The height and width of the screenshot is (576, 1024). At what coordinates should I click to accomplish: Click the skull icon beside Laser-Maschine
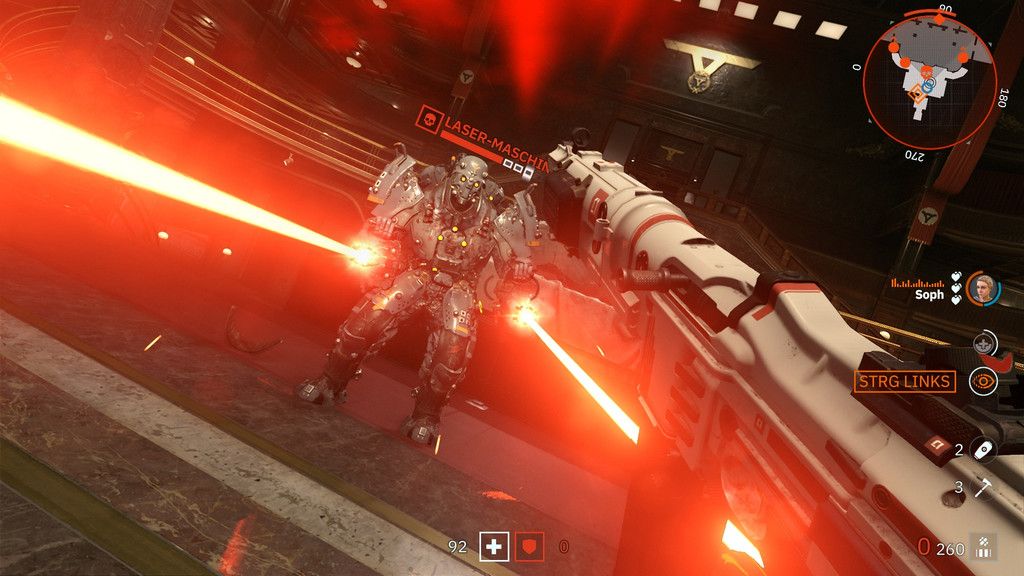[x=431, y=118]
